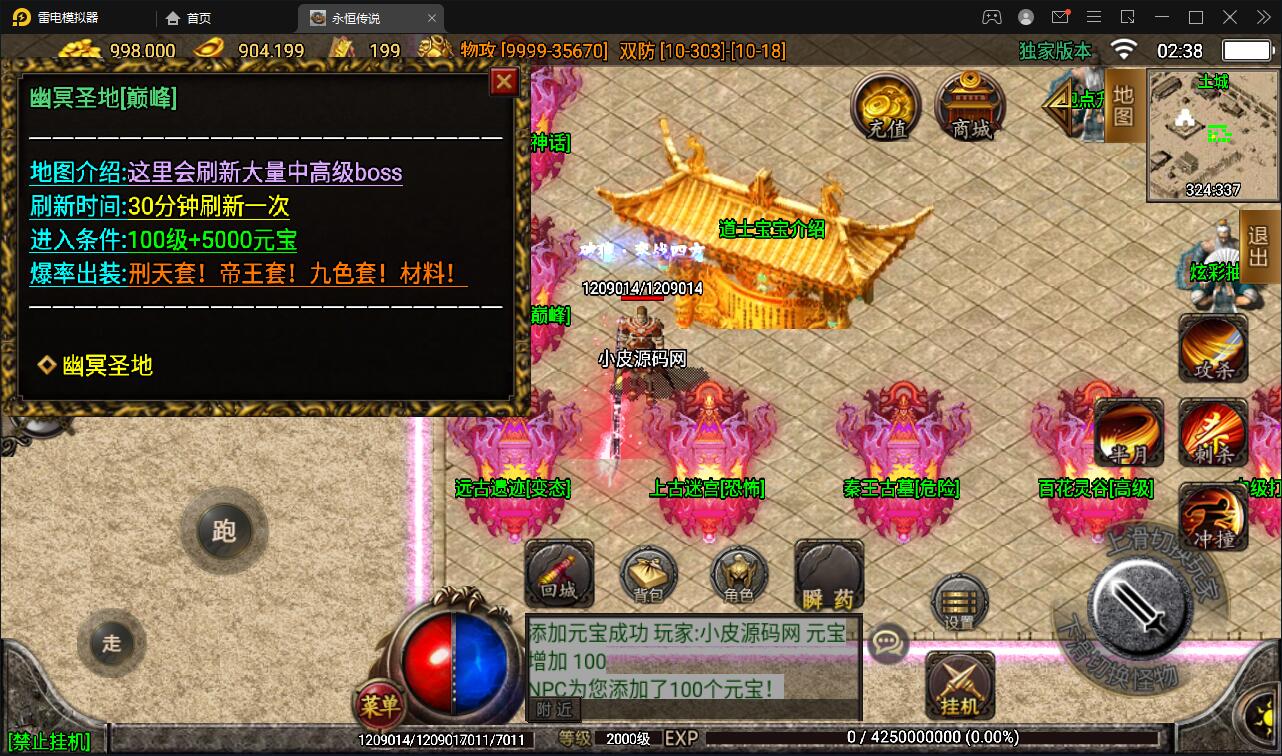The height and width of the screenshot is (756, 1282).
Task: Open the 充值 recharge icon
Action: tap(885, 105)
